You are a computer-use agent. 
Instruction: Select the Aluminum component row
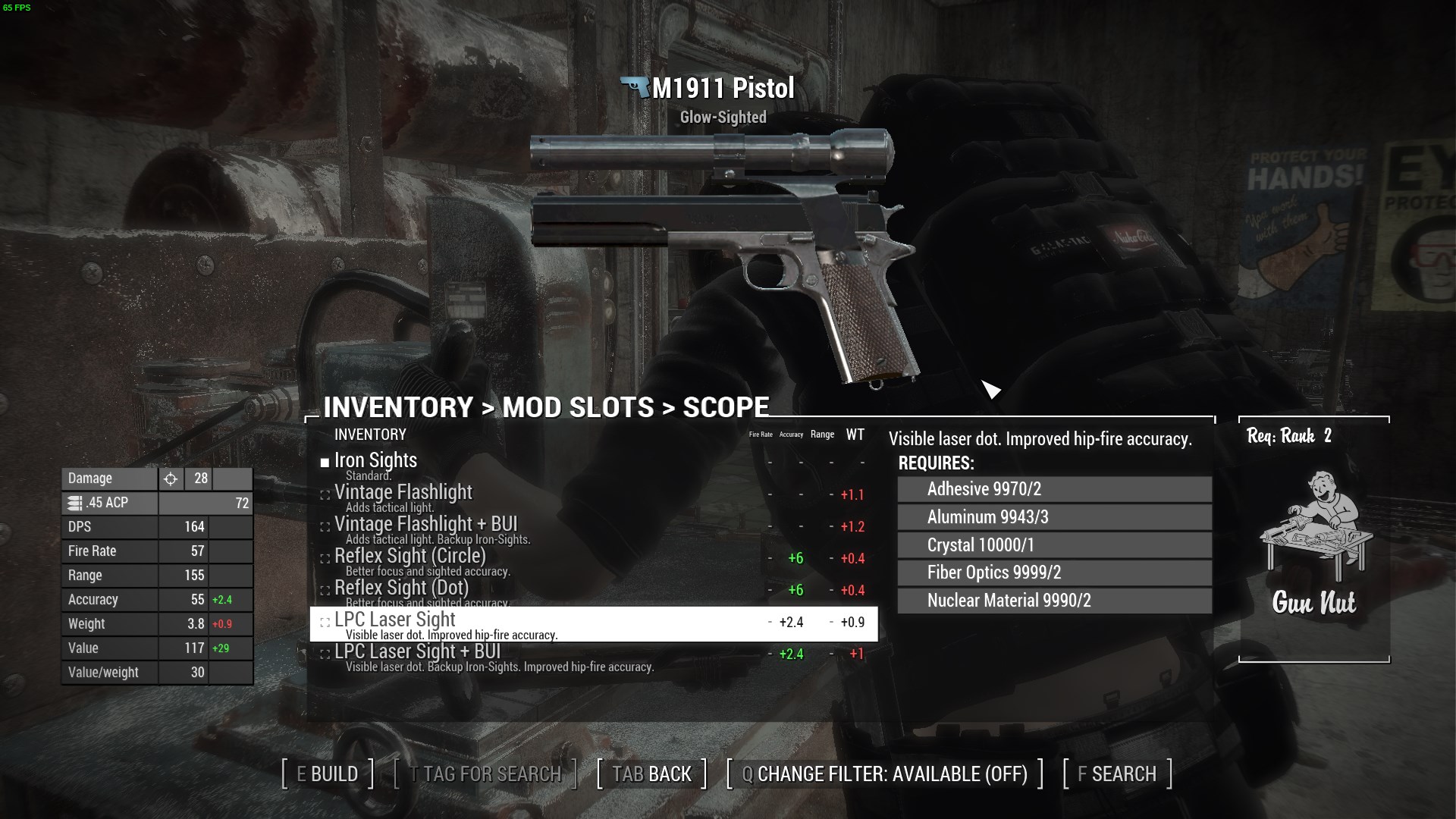pyautogui.click(x=1054, y=517)
